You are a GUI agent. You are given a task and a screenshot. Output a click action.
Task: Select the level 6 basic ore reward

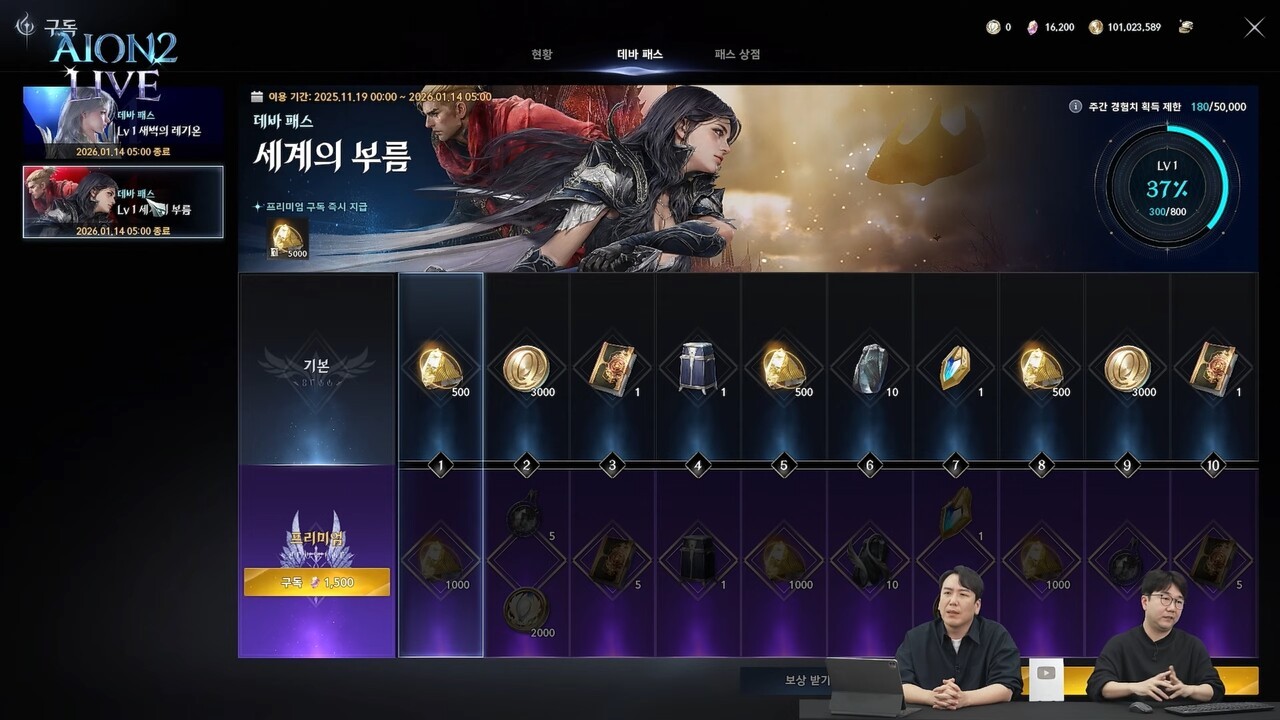[868, 369]
